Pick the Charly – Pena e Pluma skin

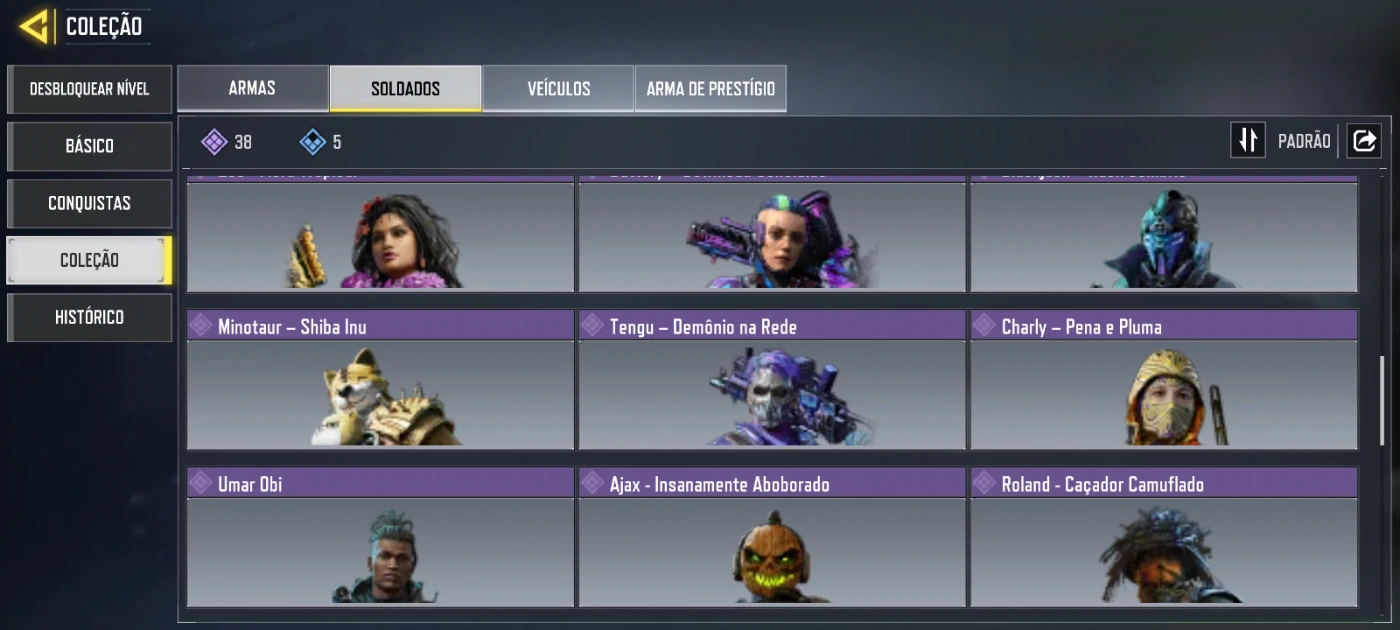point(1164,380)
